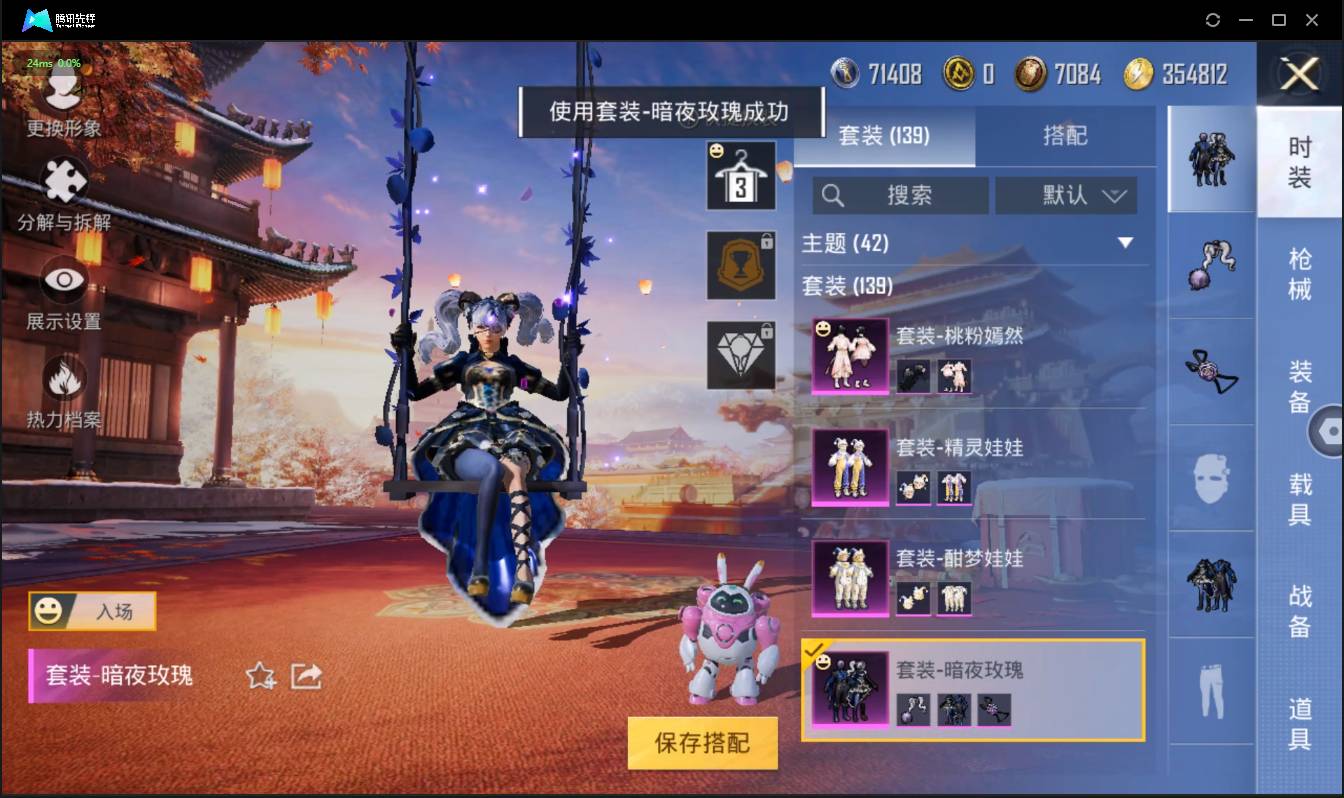Collapse the 主题 (42) section
This screenshot has width=1344, height=798.
point(1126,243)
